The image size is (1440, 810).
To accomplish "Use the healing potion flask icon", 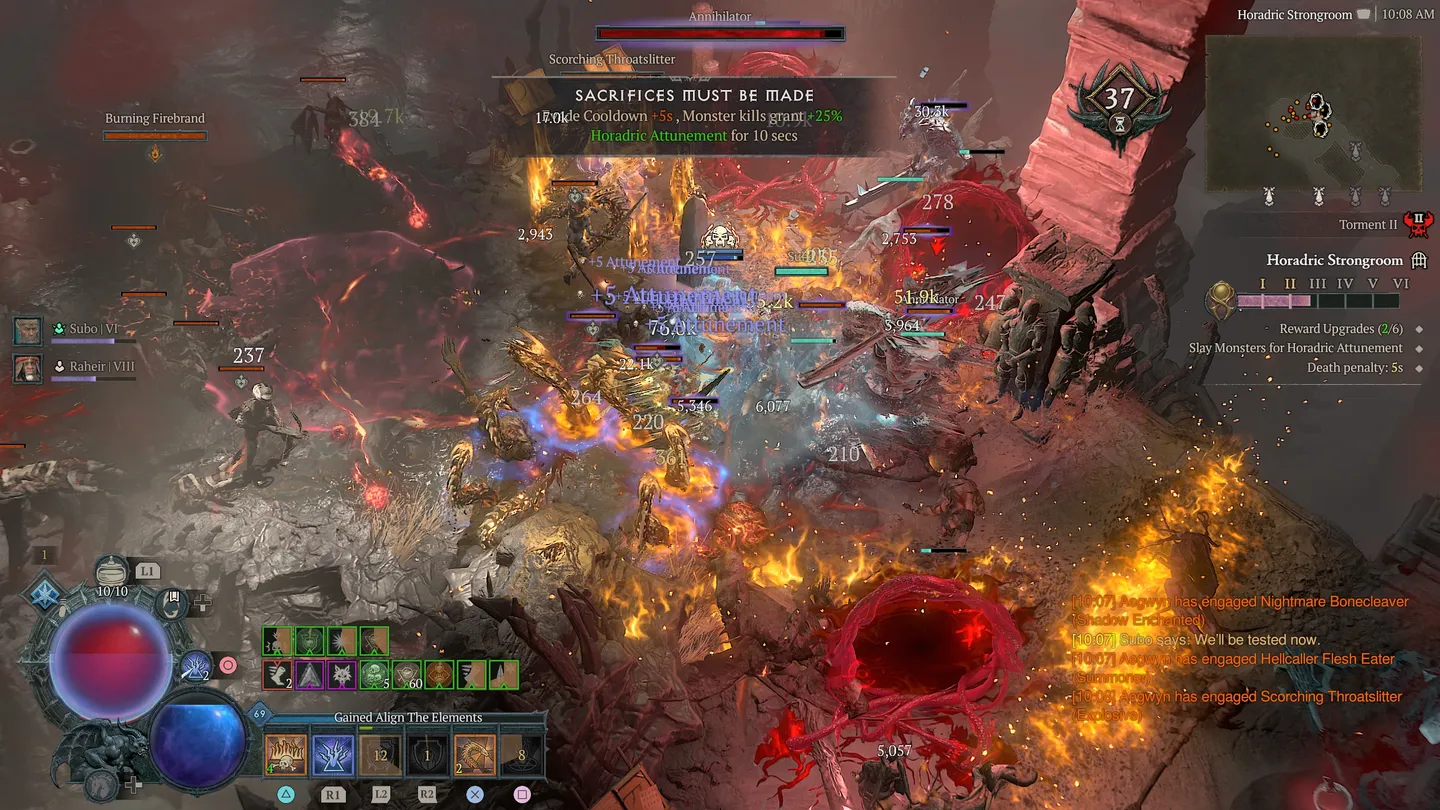I will tap(112, 573).
